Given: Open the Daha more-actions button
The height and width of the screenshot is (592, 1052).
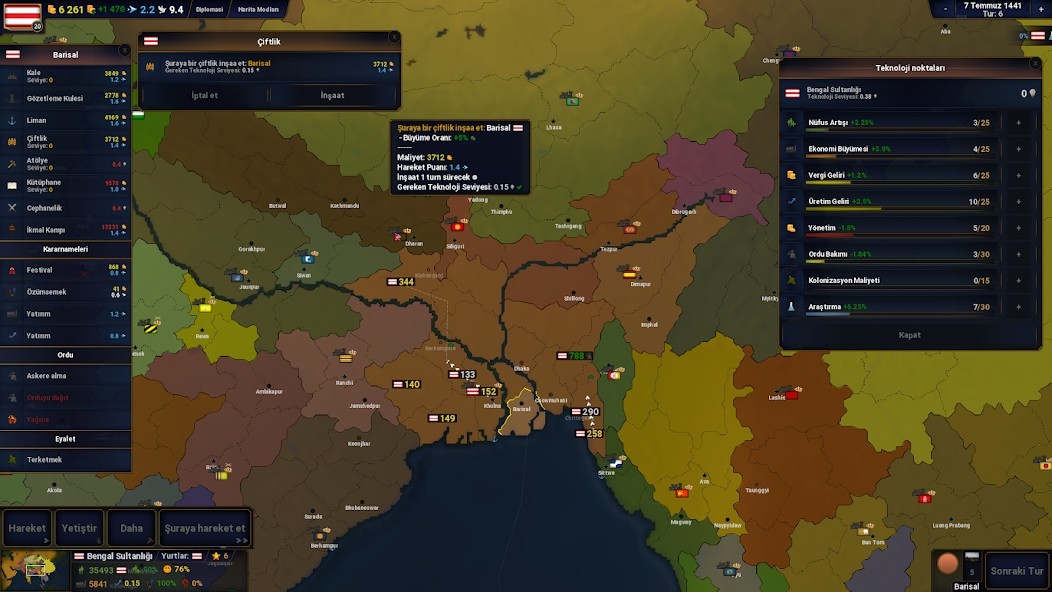Looking at the screenshot, I should point(132,528).
